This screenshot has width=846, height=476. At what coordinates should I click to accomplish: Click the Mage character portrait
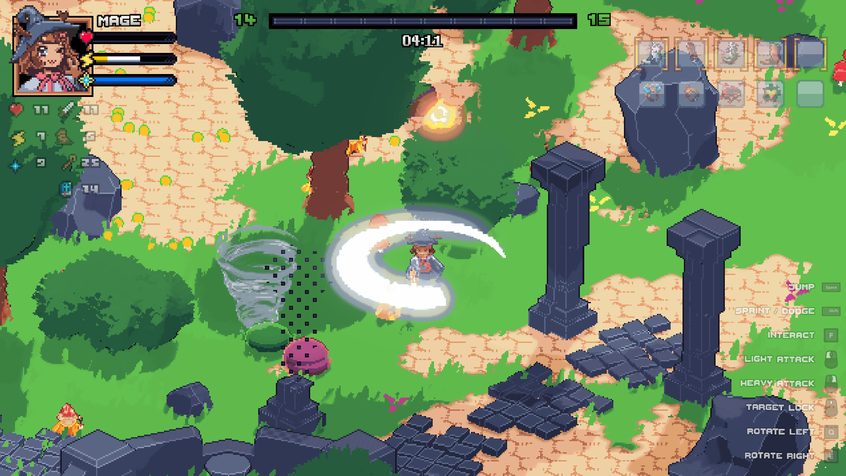[x=52, y=52]
